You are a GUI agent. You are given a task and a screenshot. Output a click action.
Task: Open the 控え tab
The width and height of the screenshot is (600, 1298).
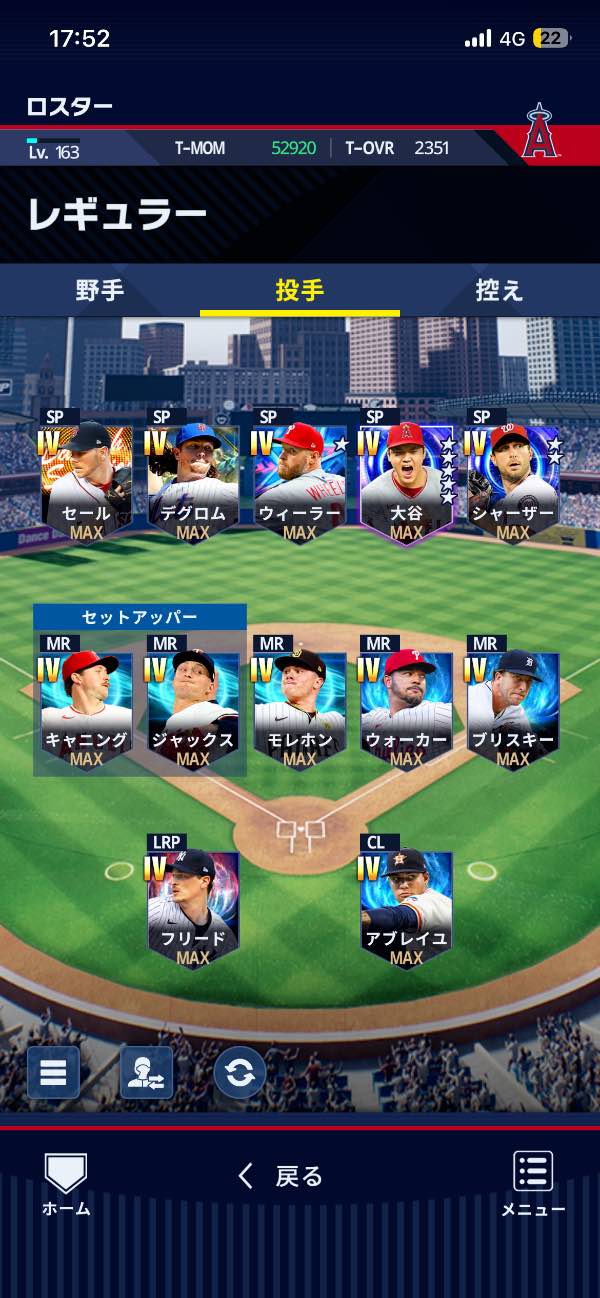click(x=499, y=291)
